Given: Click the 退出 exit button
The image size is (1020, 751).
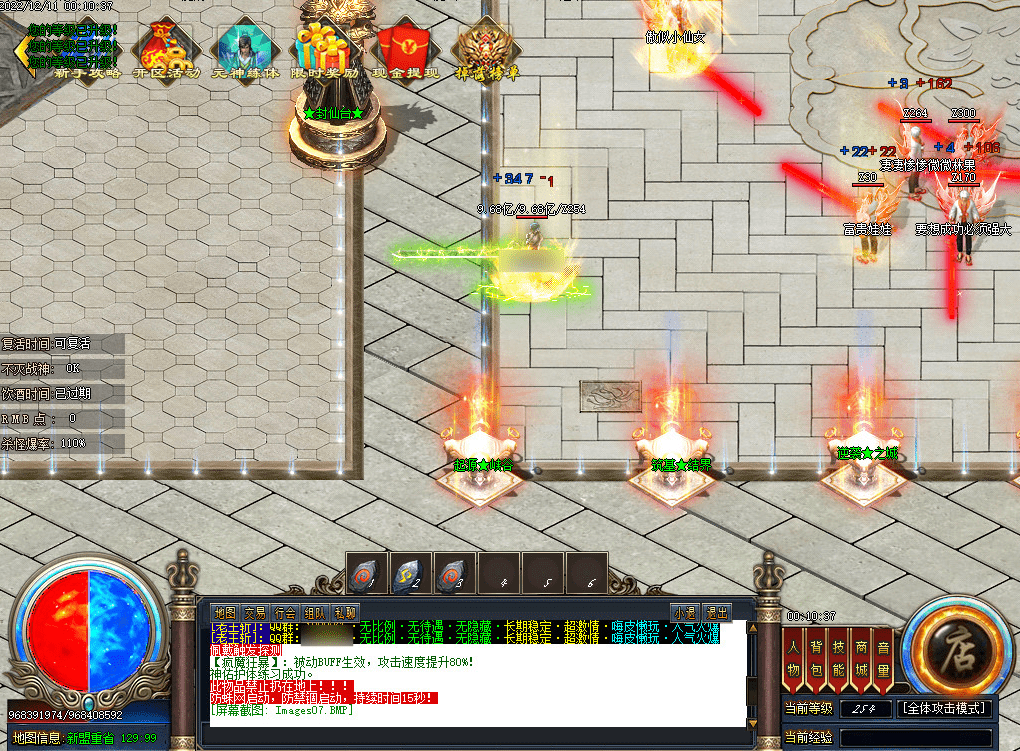Looking at the screenshot, I should pyautogui.click(x=717, y=612).
